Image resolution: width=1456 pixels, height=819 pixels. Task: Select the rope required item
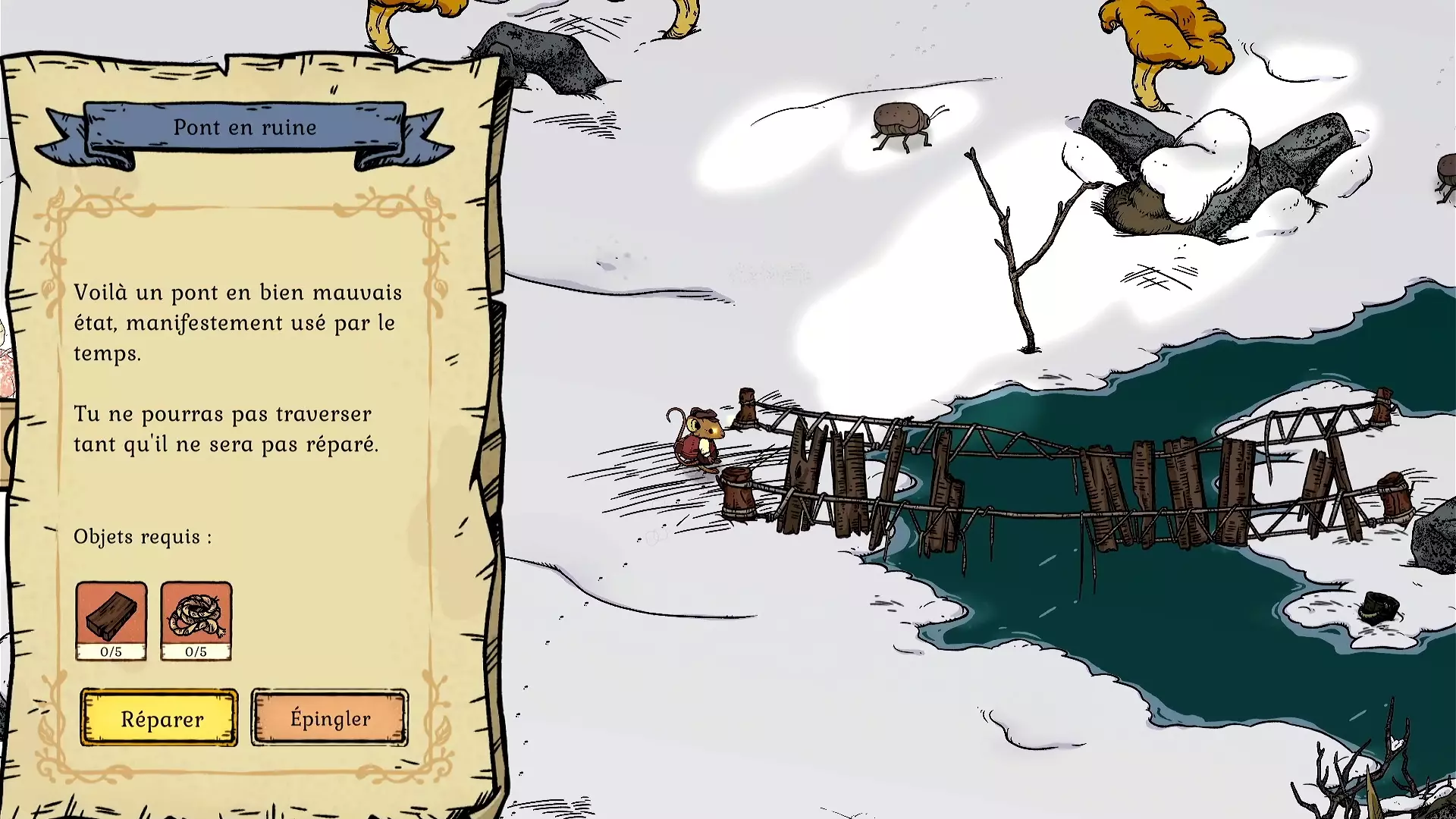pos(196,620)
